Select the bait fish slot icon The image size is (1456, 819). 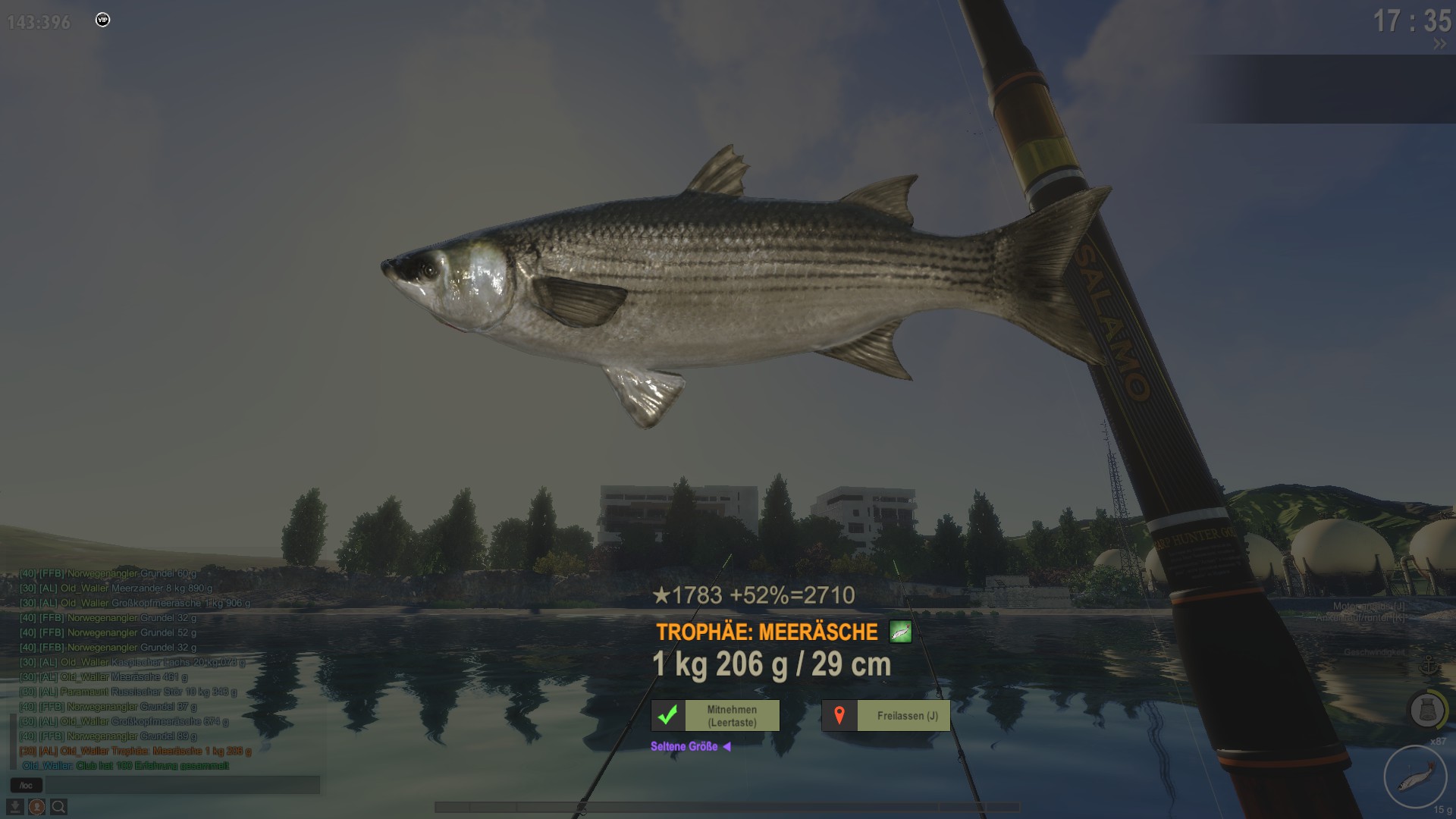(1415, 777)
